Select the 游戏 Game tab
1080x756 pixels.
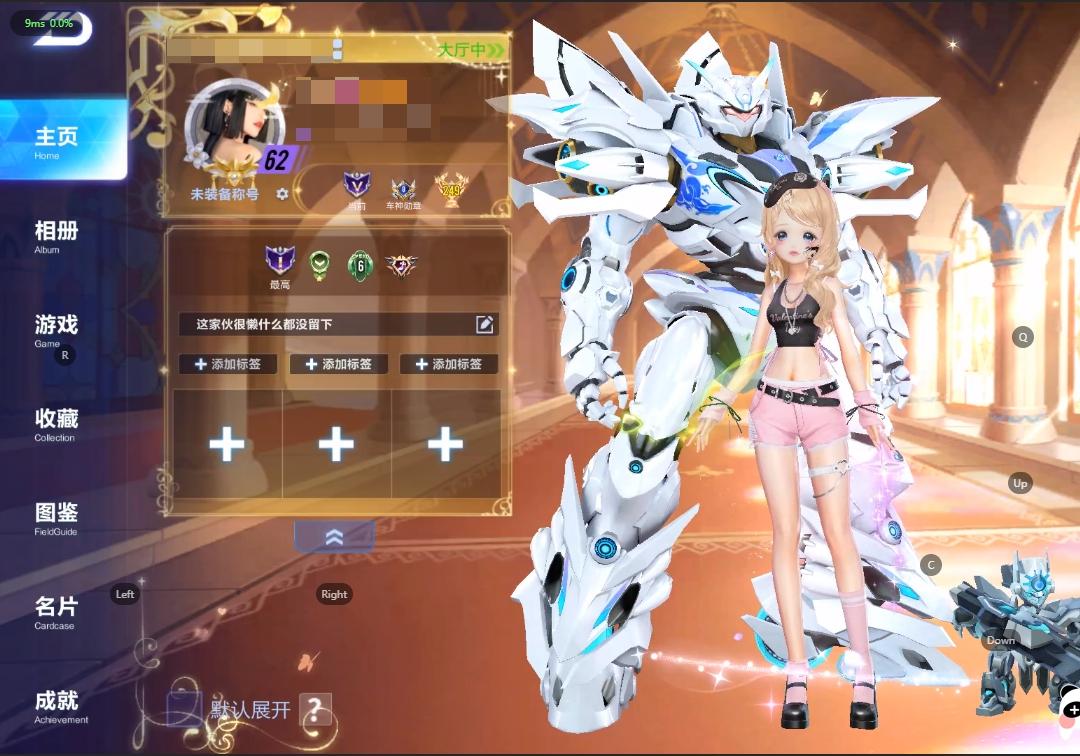[57, 329]
